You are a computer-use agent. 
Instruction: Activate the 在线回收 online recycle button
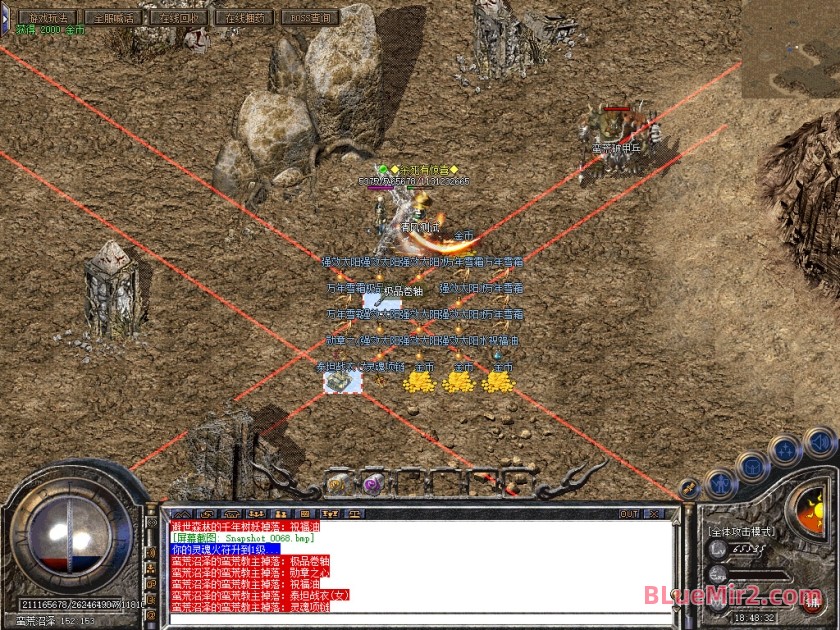180,17
